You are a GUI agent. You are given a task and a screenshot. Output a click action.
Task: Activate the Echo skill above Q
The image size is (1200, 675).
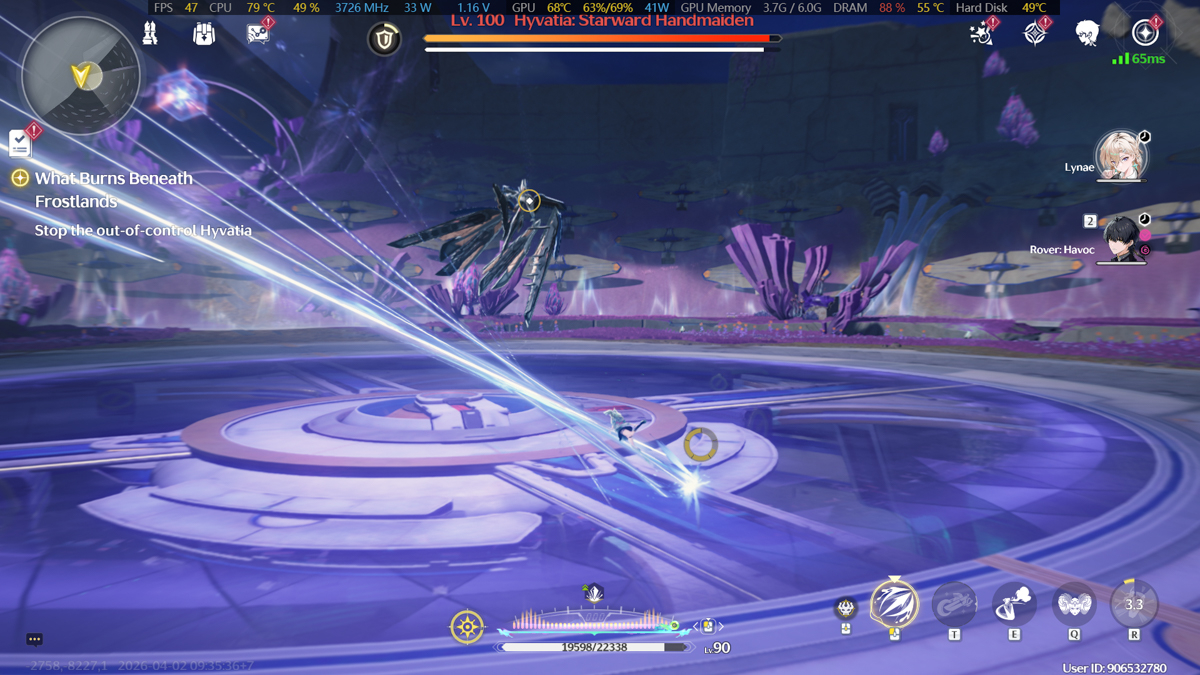point(1074,604)
